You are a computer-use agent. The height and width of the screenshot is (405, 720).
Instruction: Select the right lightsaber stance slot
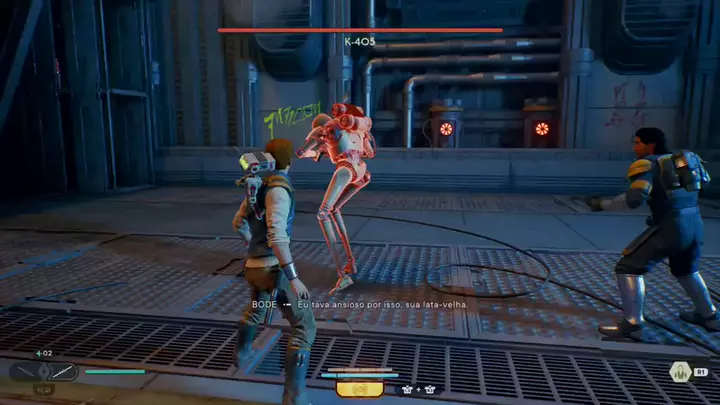pos(62,372)
